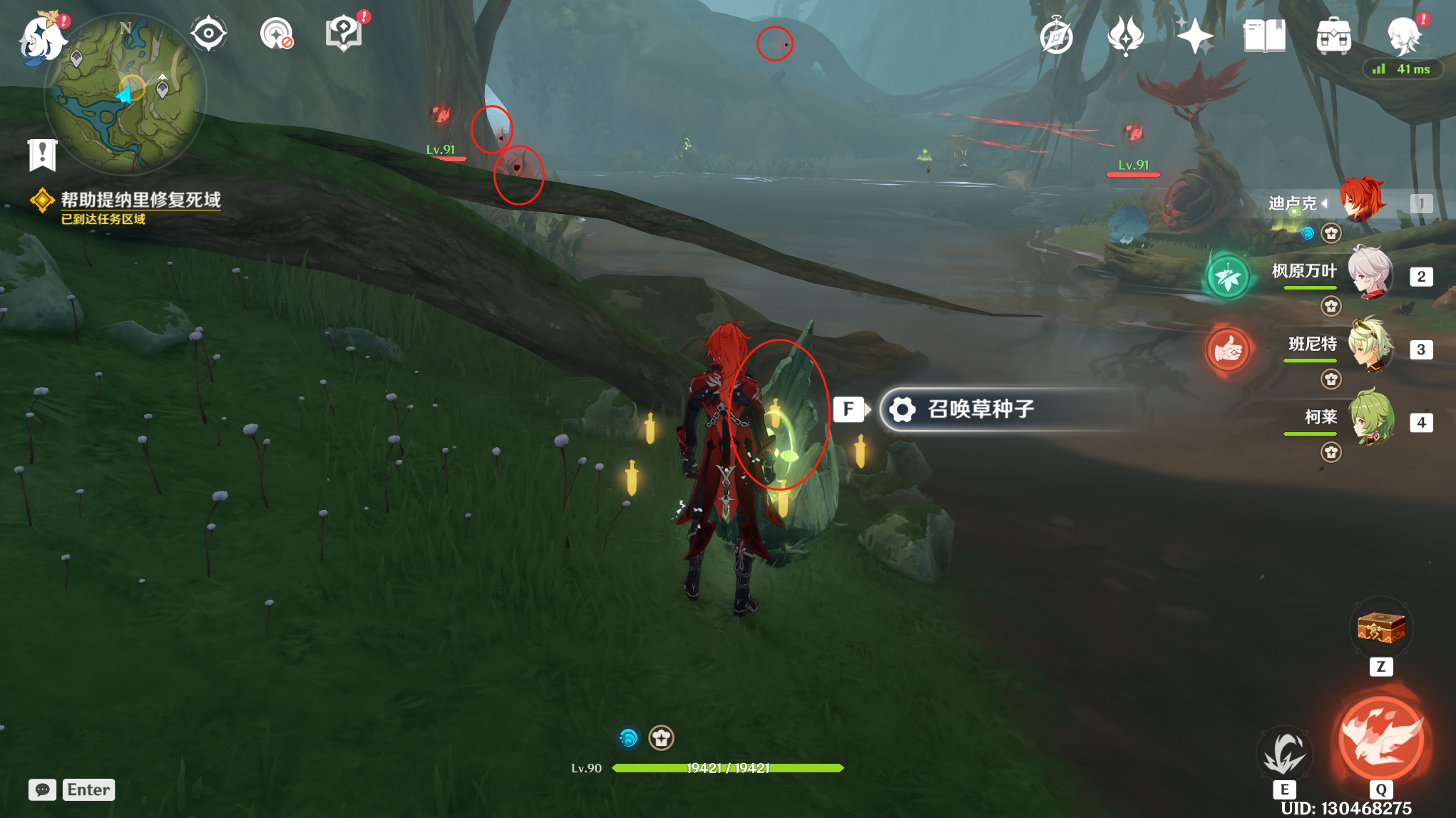
Task: Switch to party member 柯莱
Action: click(x=1369, y=419)
